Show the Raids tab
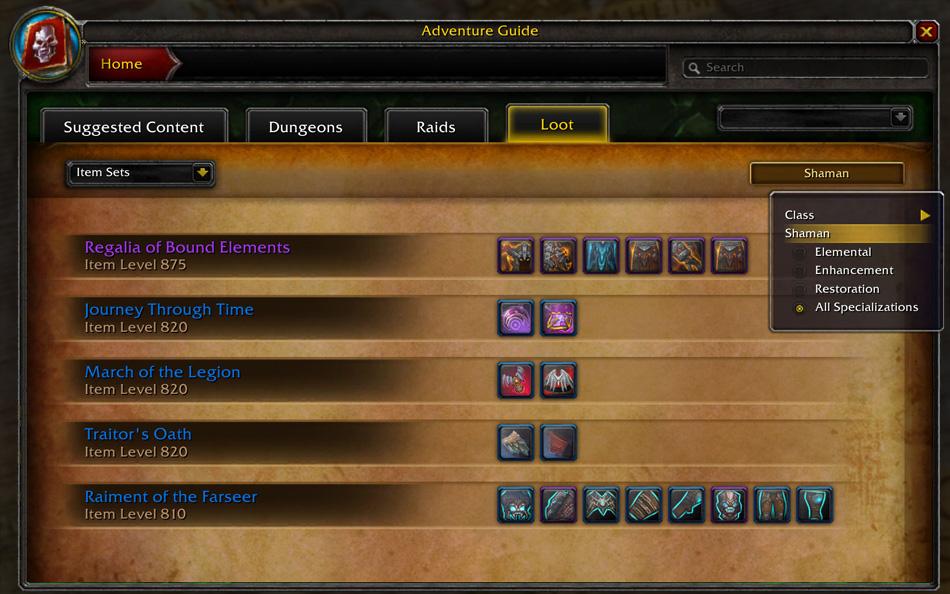950x594 pixels. pyautogui.click(x=436, y=127)
